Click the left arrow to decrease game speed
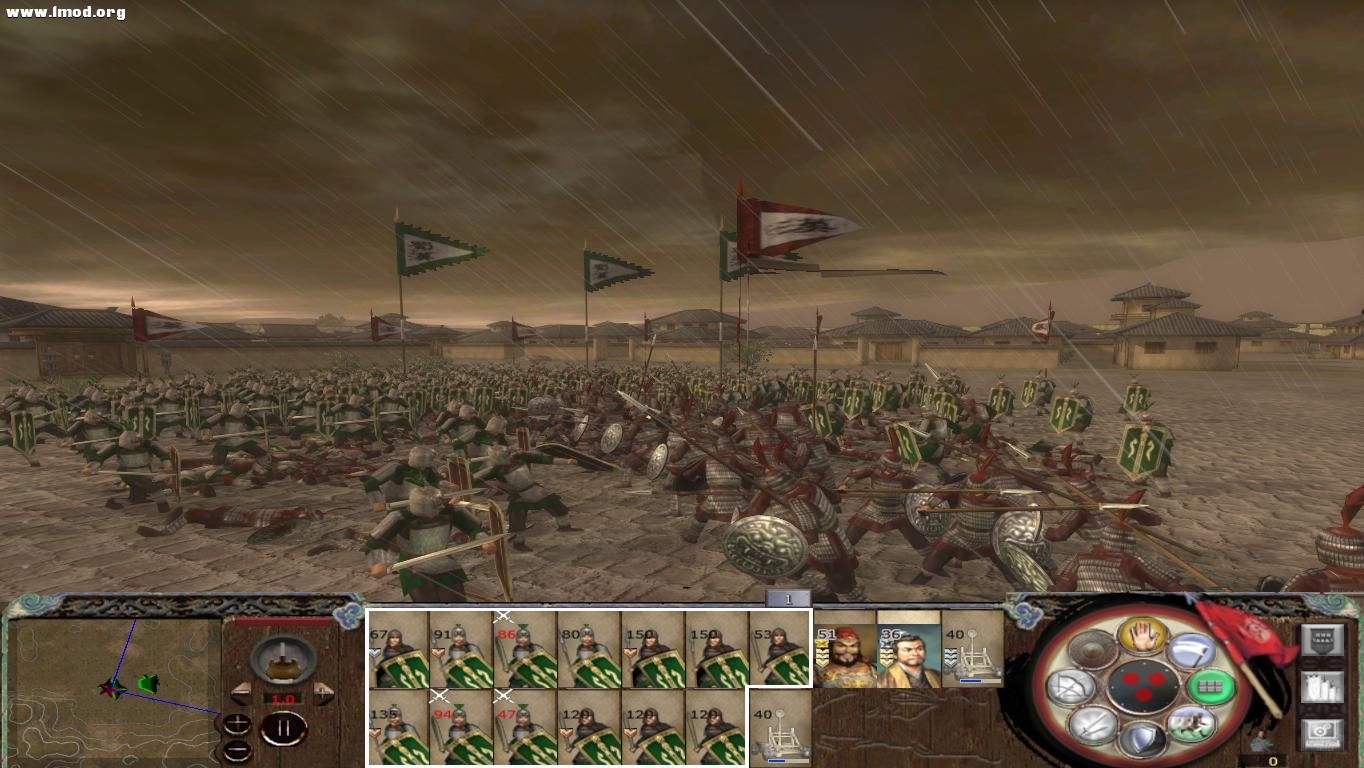1364x768 pixels. [x=240, y=694]
